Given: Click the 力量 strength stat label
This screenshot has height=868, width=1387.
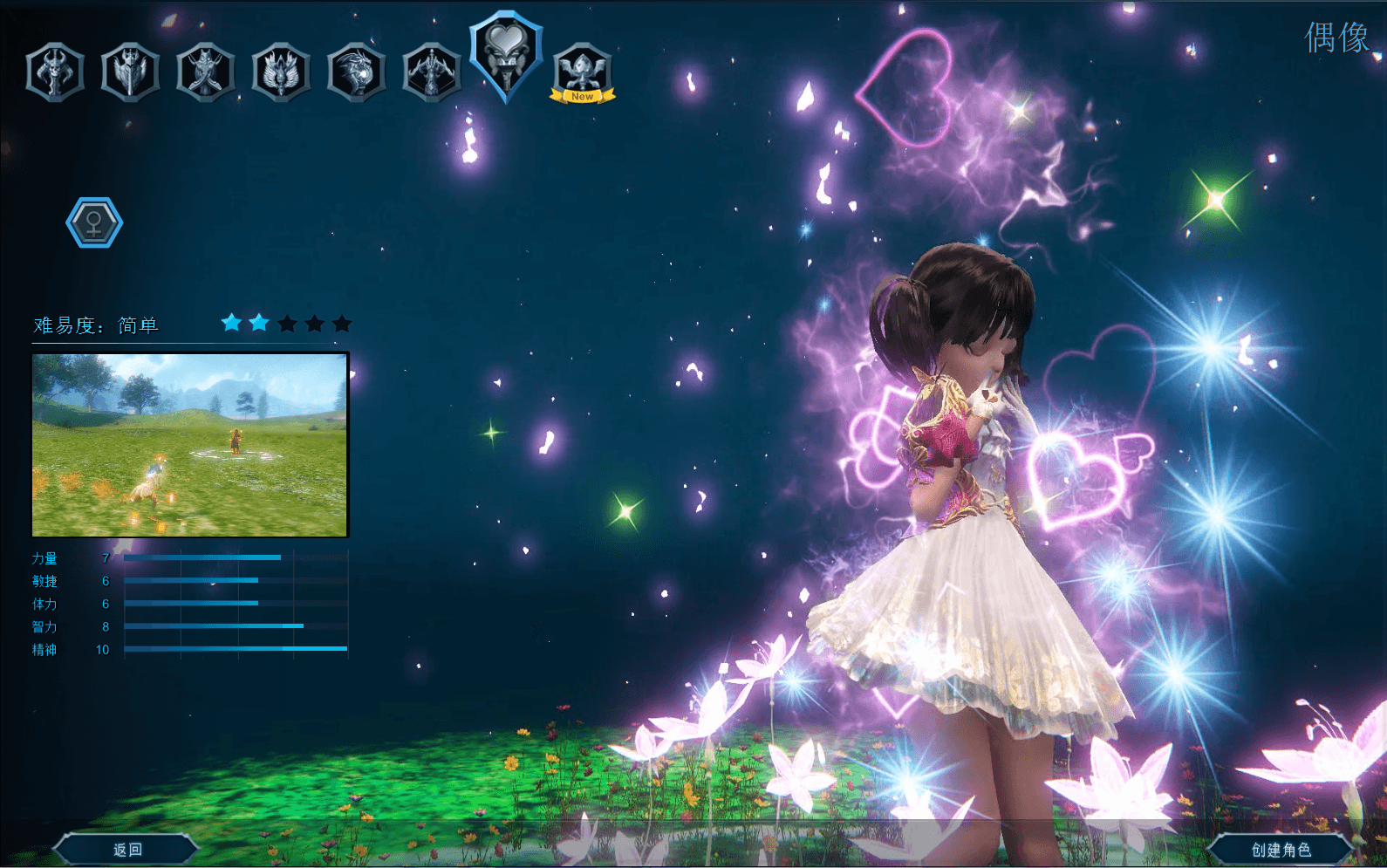Looking at the screenshot, I should [45, 559].
